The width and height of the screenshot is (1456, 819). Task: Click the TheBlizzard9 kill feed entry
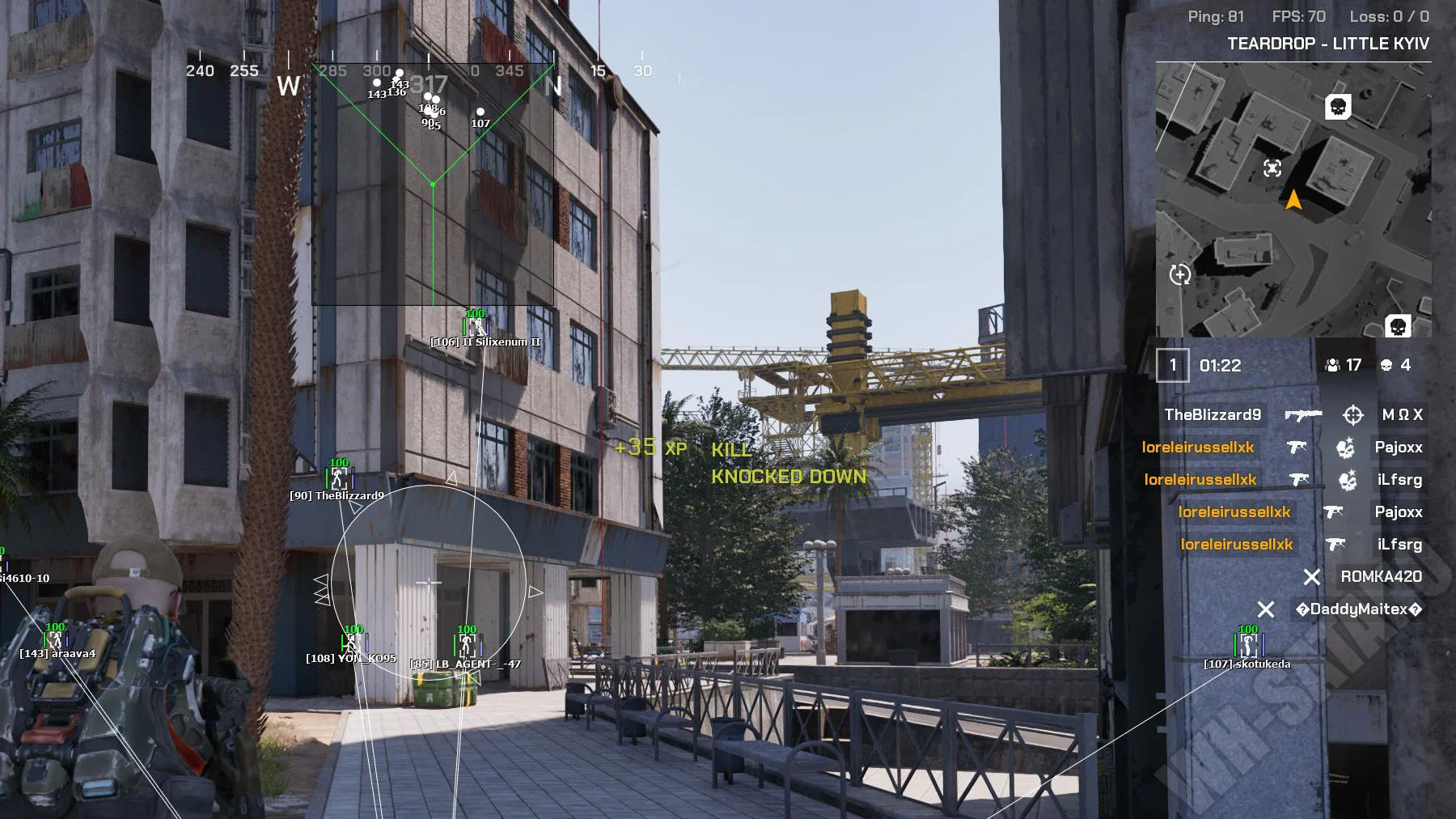point(1212,414)
